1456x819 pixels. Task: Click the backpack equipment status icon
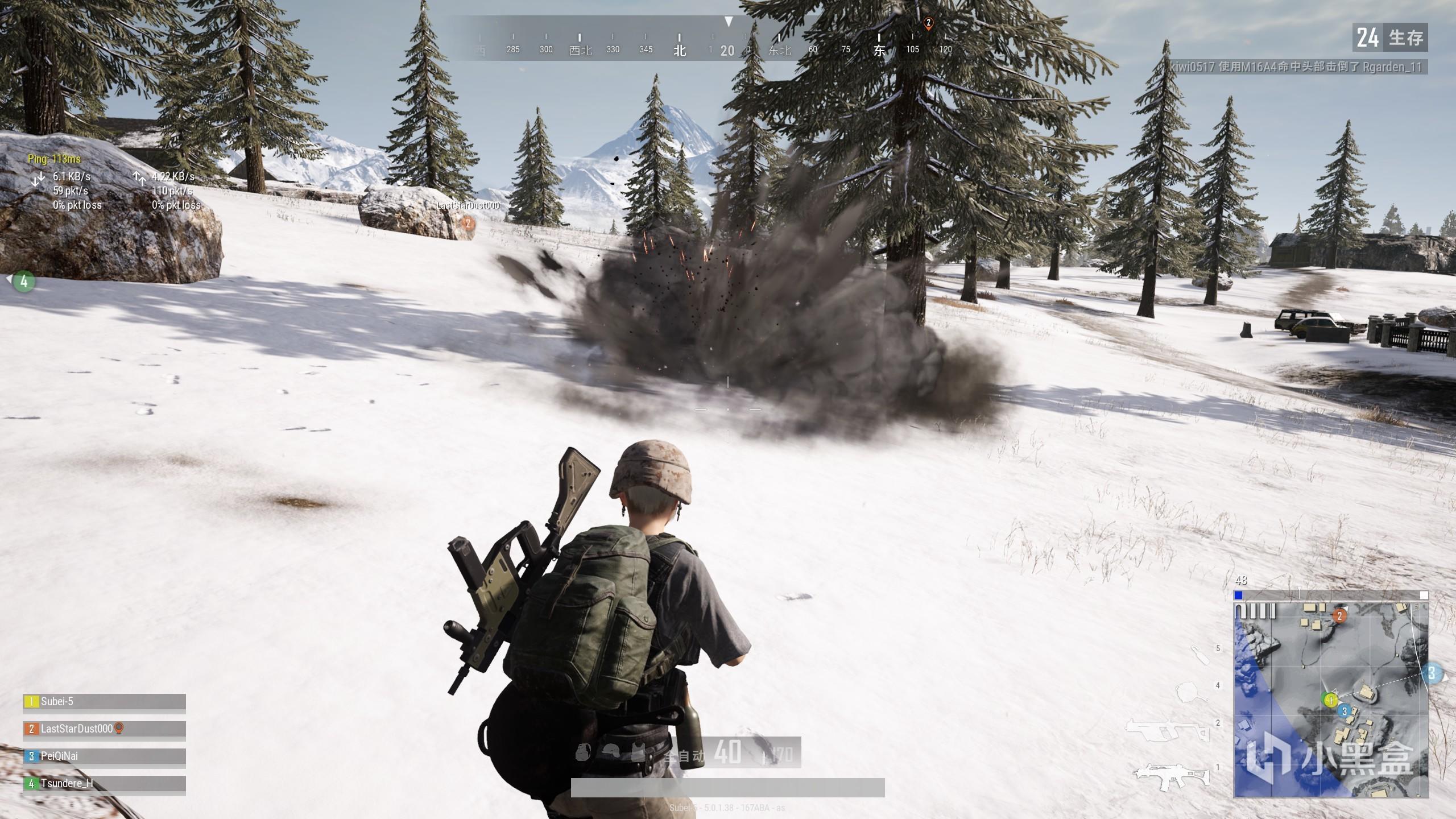(x=581, y=752)
